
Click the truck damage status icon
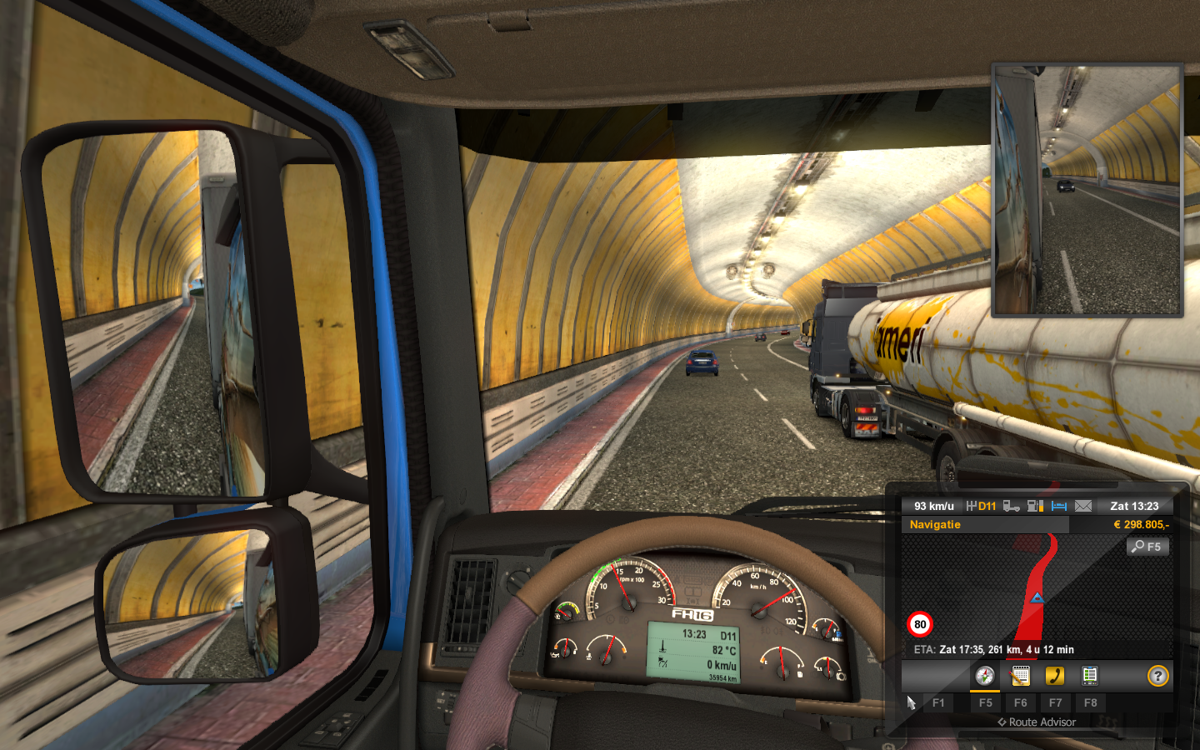1012,506
